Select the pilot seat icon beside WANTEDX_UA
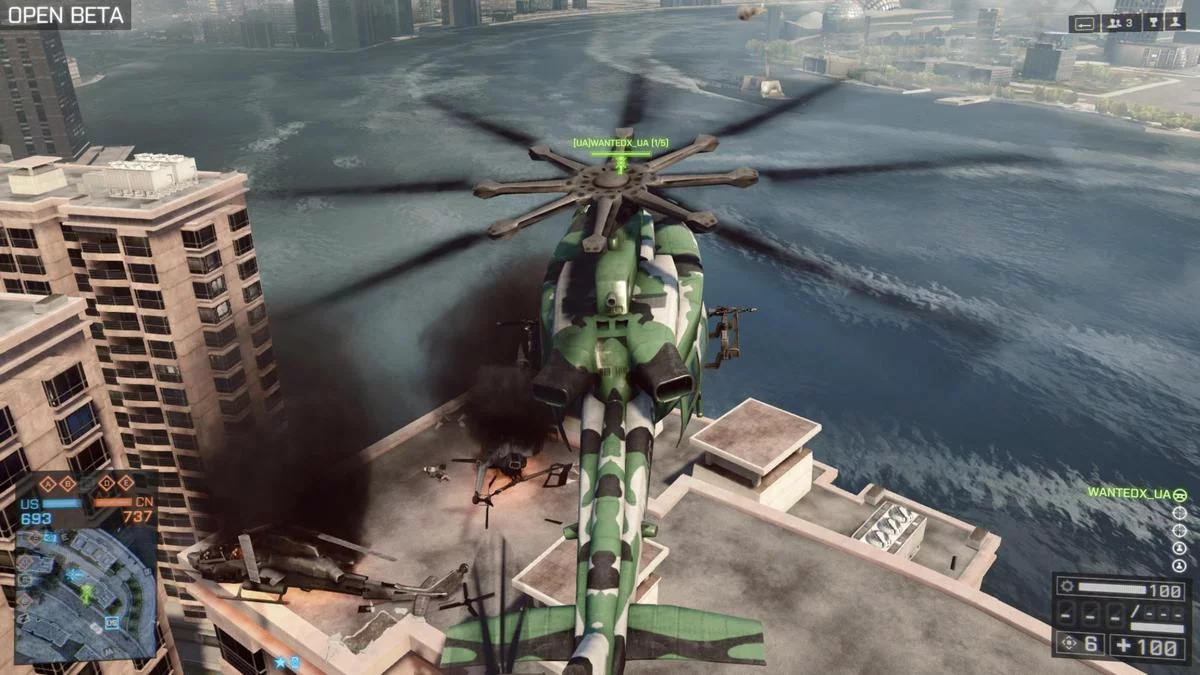 click(x=1180, y=494)
